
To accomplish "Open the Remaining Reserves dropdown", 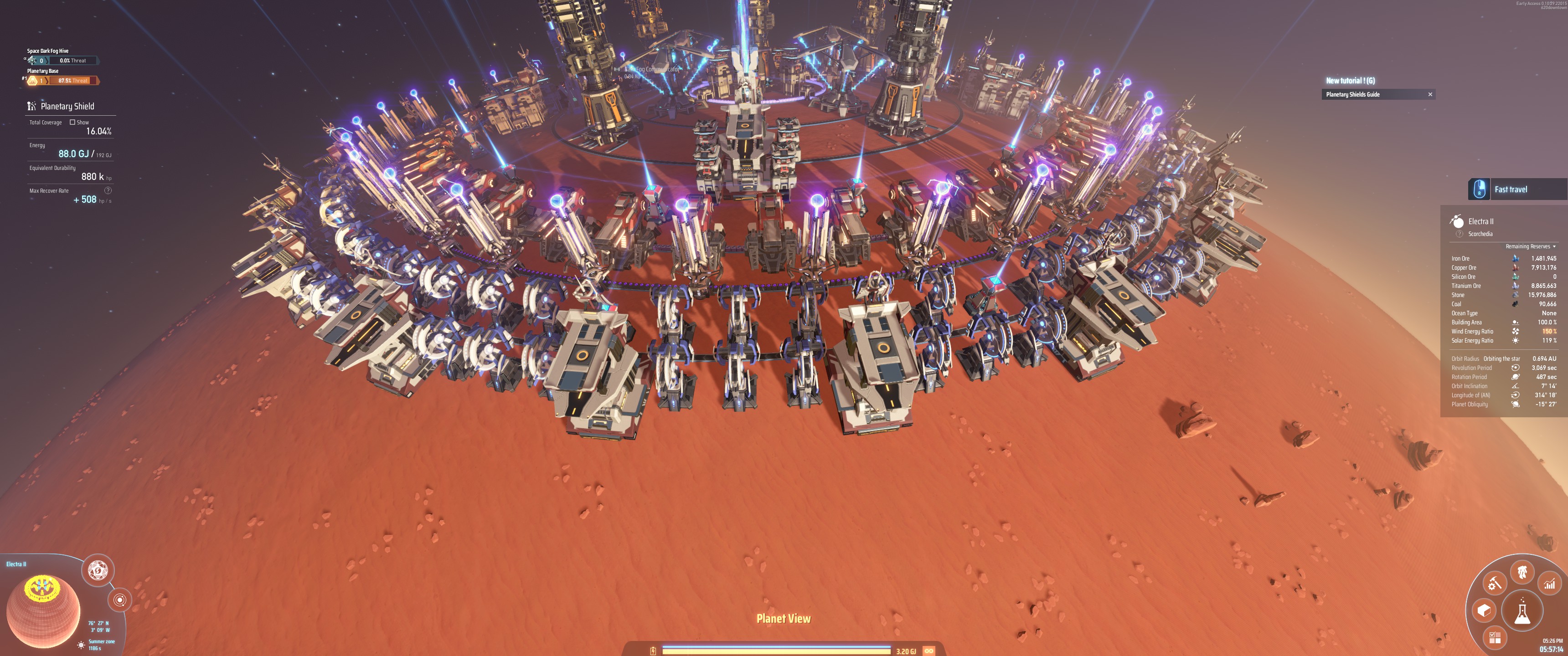I will click(x=1531, y=246).
